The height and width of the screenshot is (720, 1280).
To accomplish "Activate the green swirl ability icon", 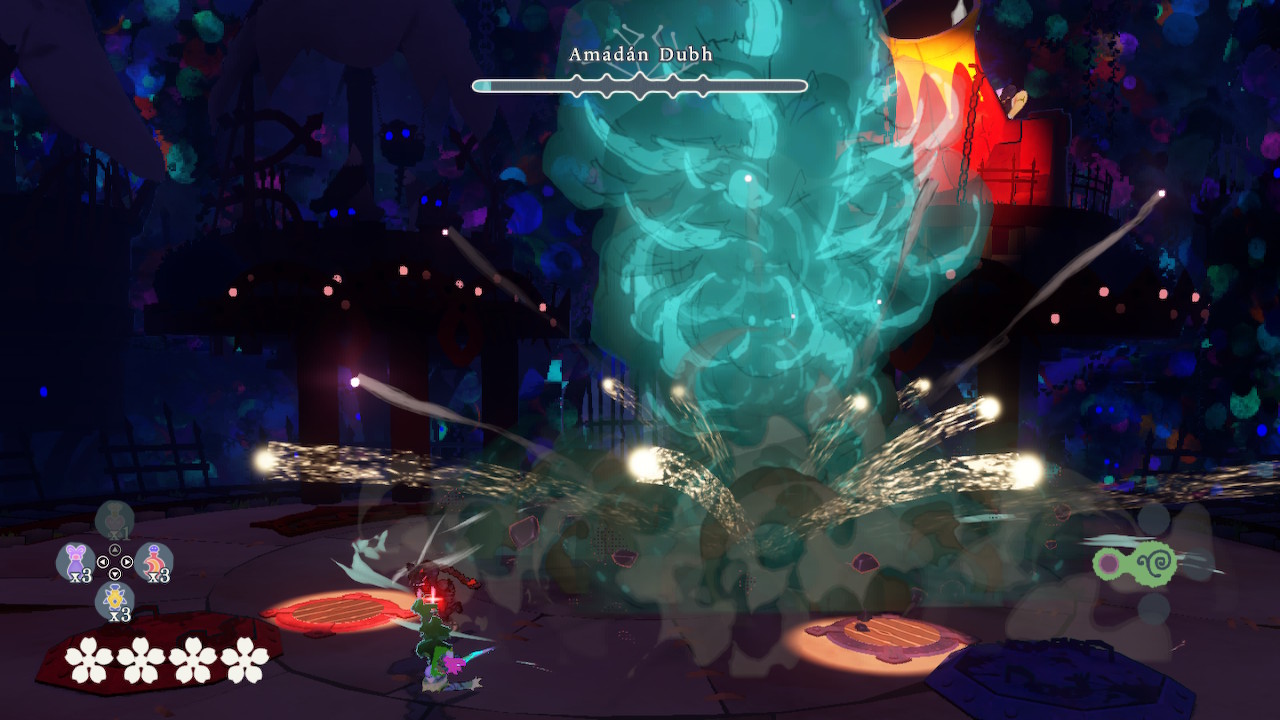I will point(1135,562).
